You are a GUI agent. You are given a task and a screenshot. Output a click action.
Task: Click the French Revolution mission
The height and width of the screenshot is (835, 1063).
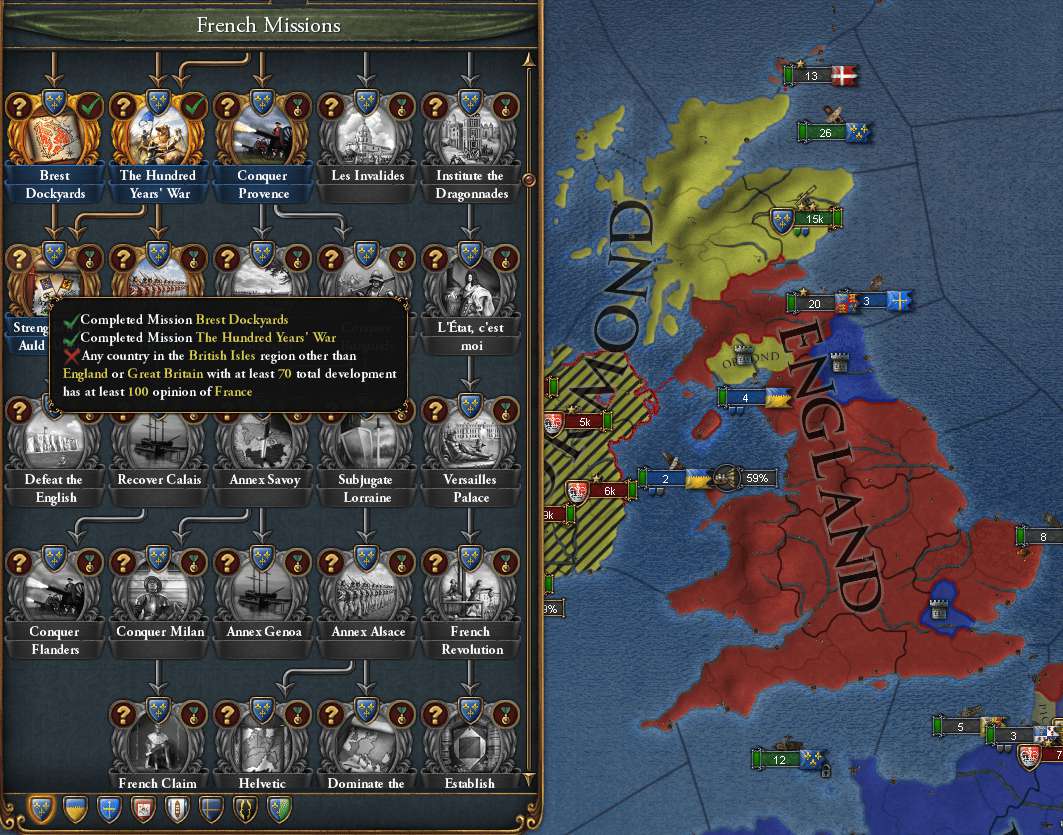pyautogui.click(x=470, y=590)
